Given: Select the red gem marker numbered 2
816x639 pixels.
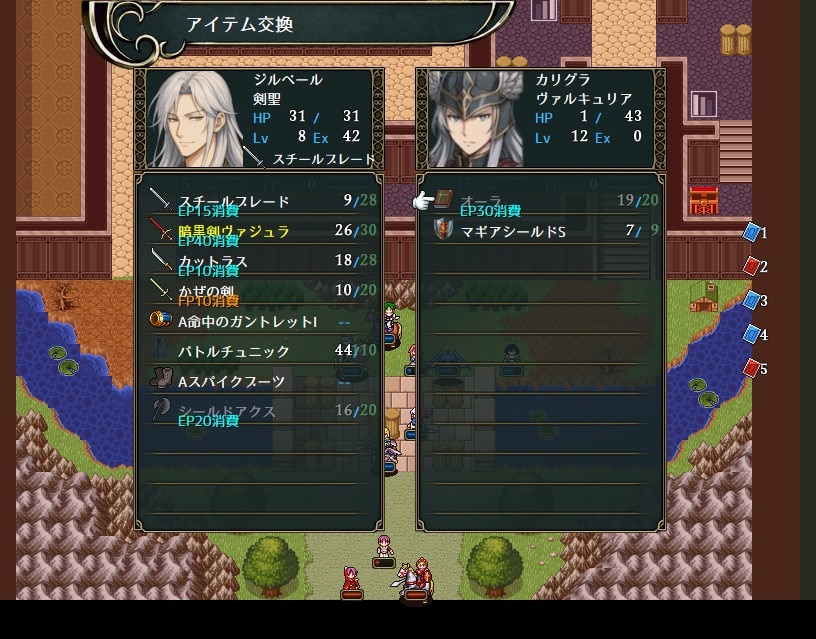Looking at the screenshot, I should coord(752,267).
